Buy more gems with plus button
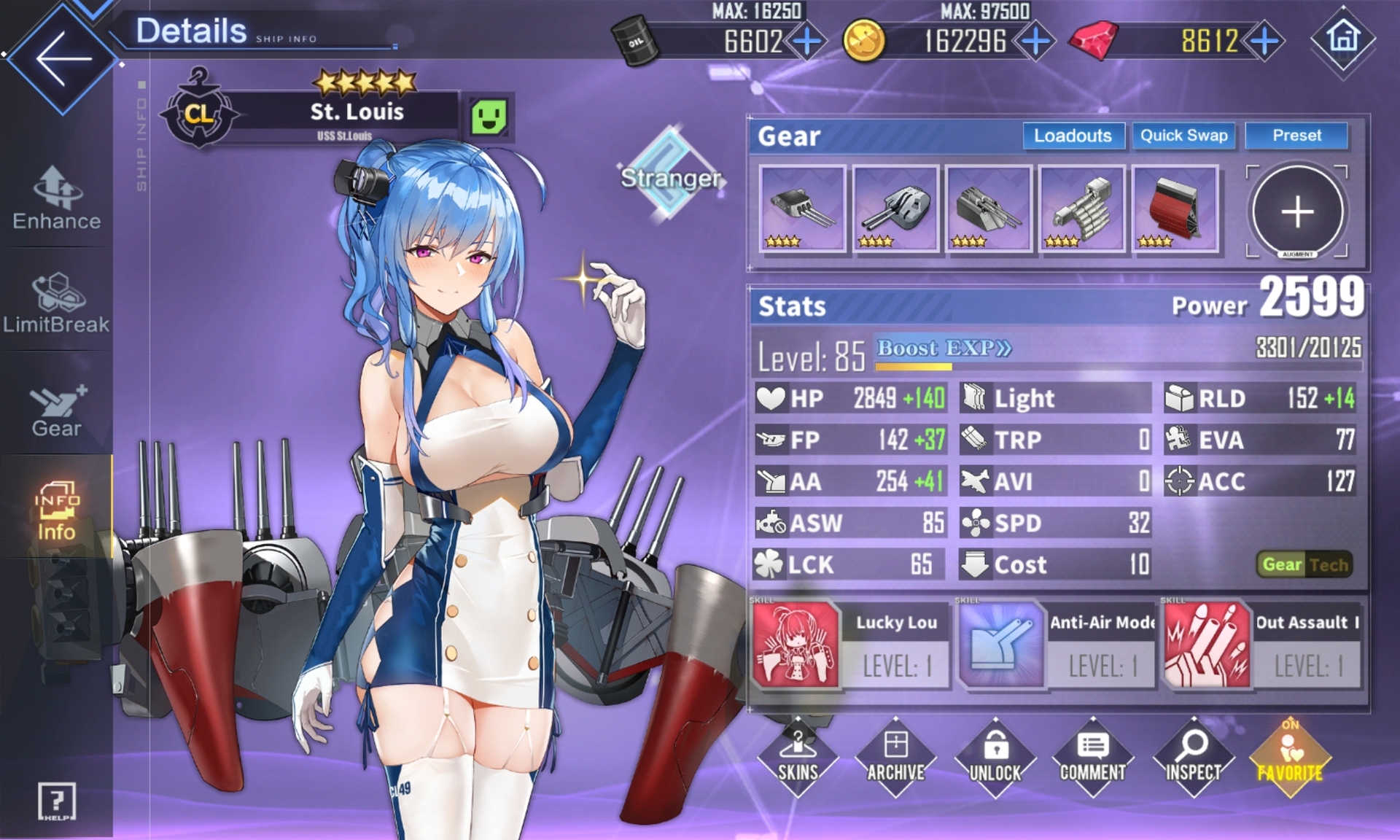 point(1265,42)
